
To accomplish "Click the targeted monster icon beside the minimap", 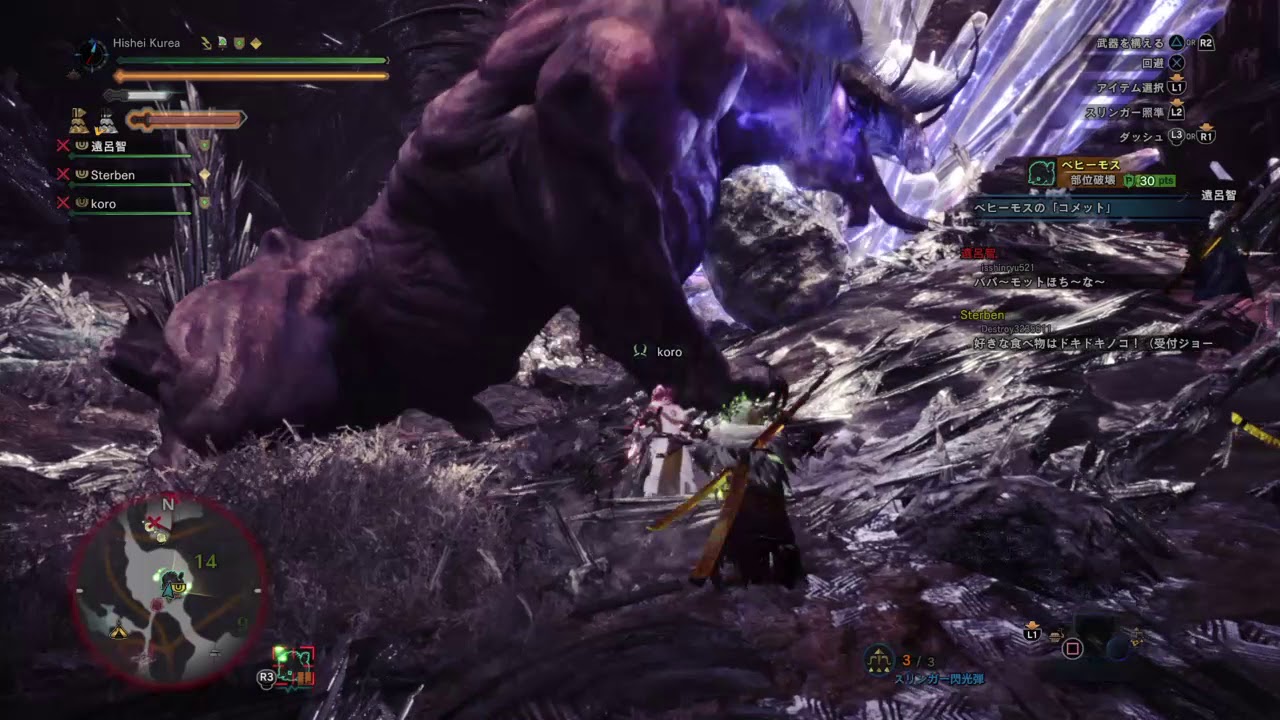I will (295, 666).
